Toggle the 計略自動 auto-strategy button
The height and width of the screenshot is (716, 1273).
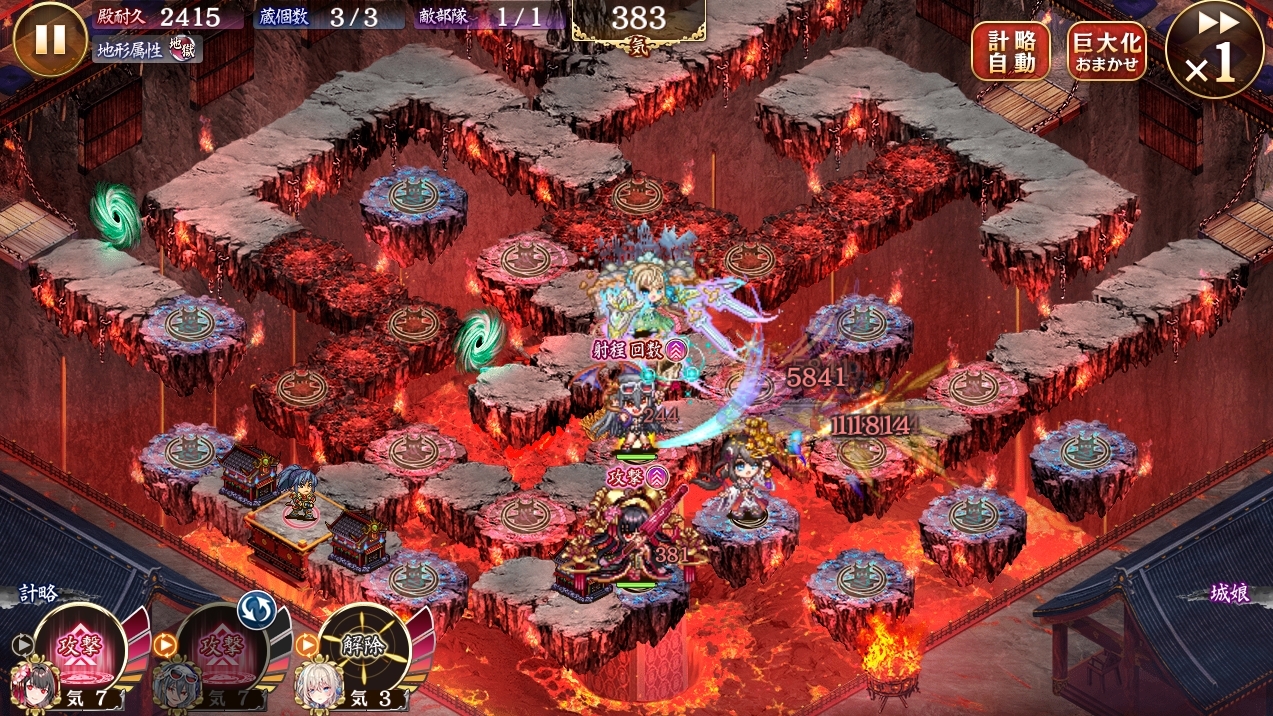pyautogui.click(x=1010, y=51)
